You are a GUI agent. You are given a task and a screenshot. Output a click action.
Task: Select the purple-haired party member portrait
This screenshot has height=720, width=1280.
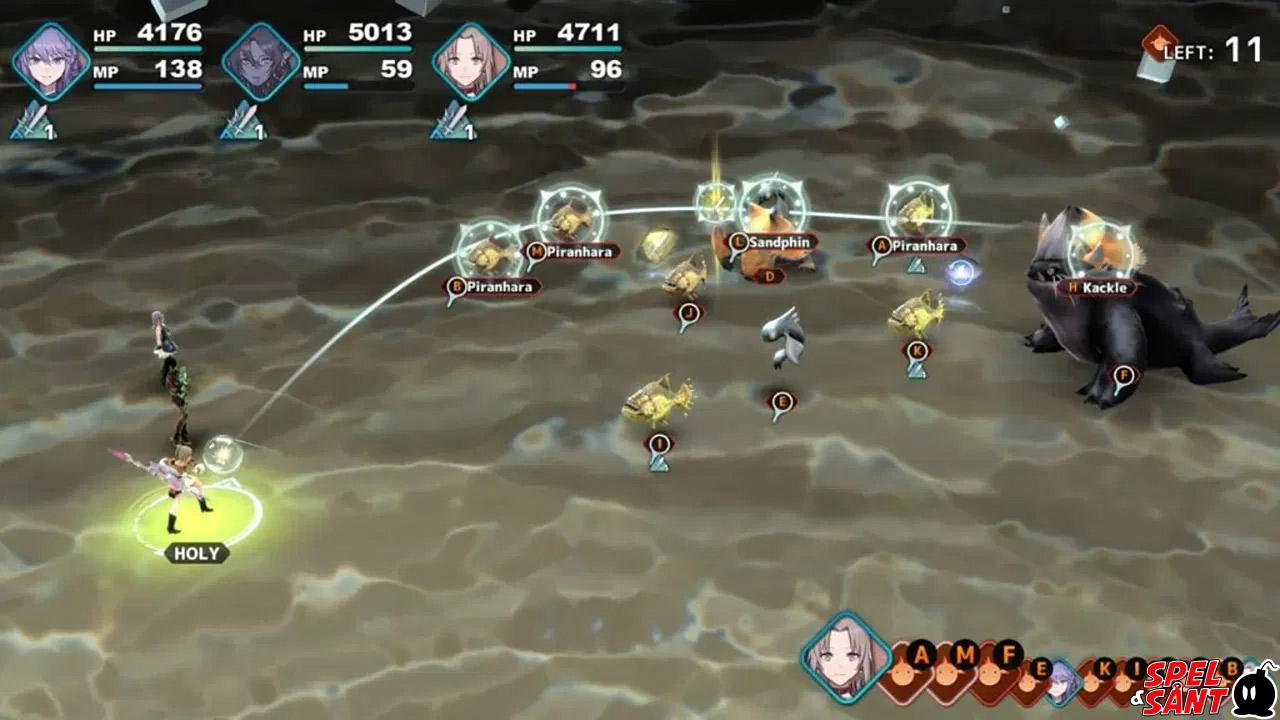tap(51, 62)
